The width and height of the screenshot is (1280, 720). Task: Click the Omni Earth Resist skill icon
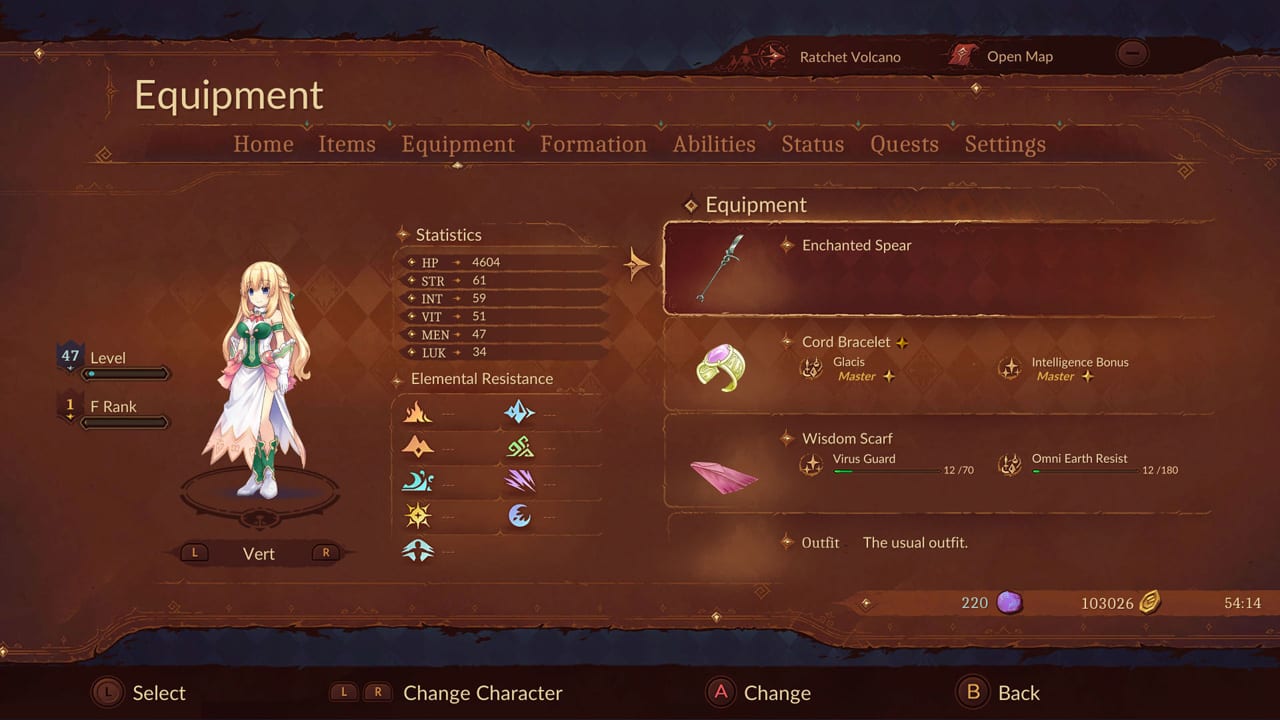point(1009,464)
